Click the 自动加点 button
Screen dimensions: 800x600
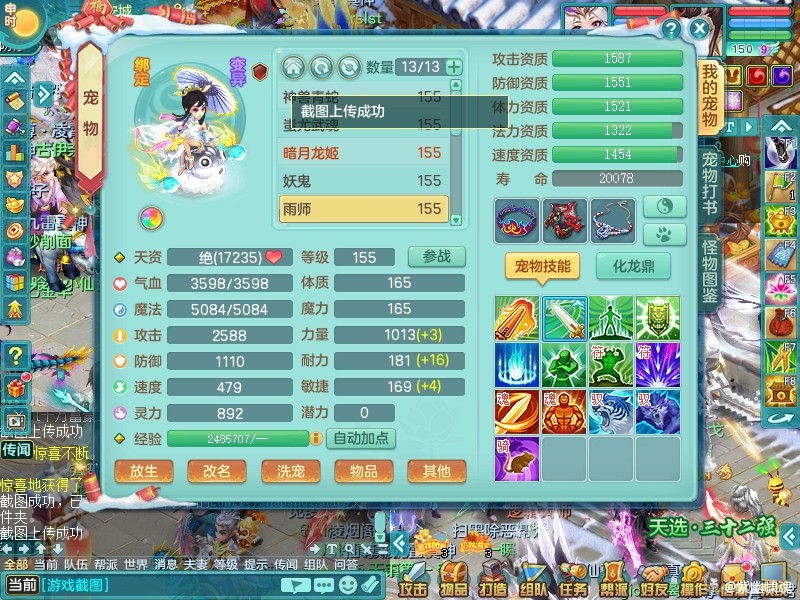[363, 438]
